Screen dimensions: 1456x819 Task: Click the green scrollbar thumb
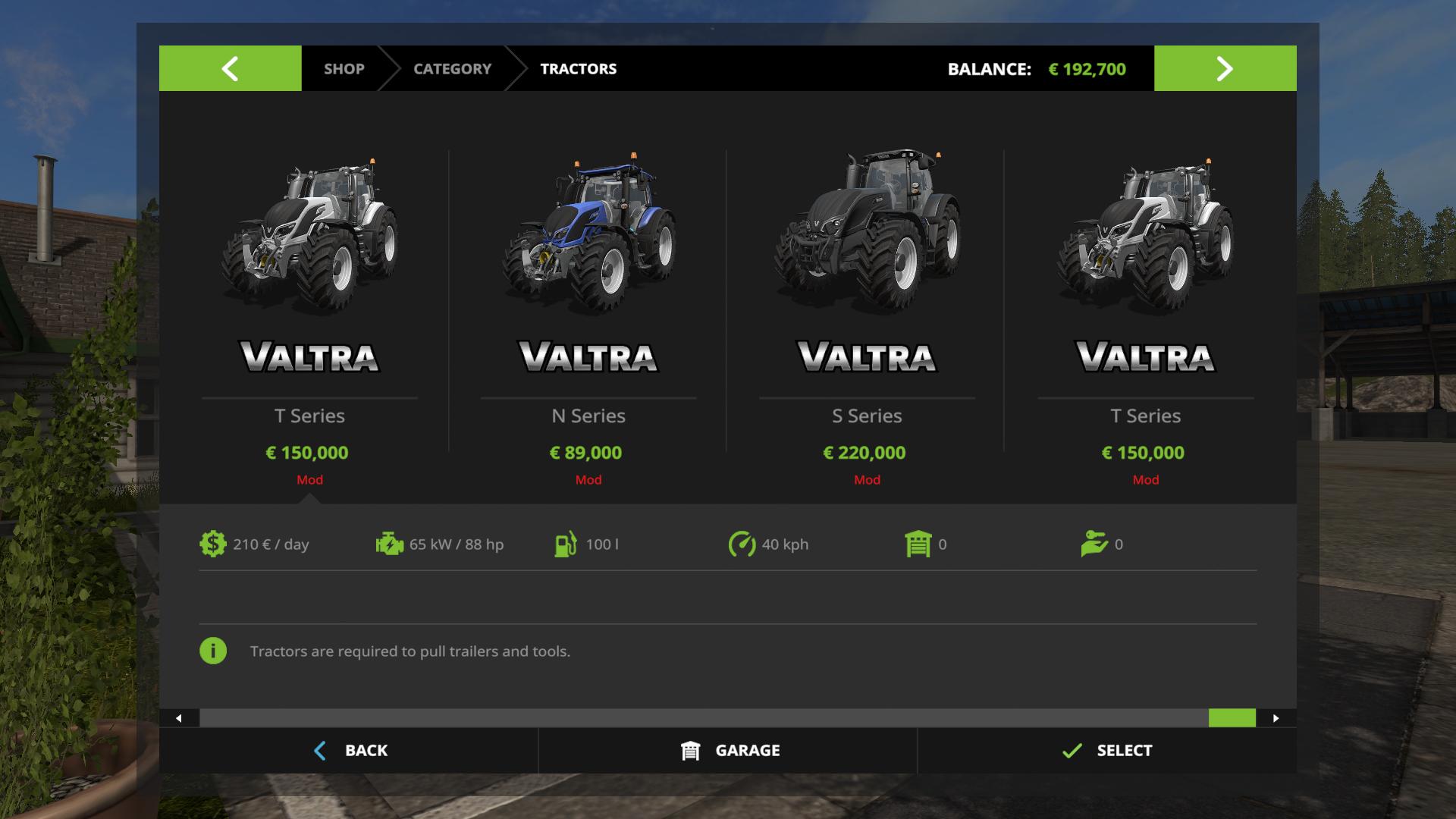[1232, 718]
